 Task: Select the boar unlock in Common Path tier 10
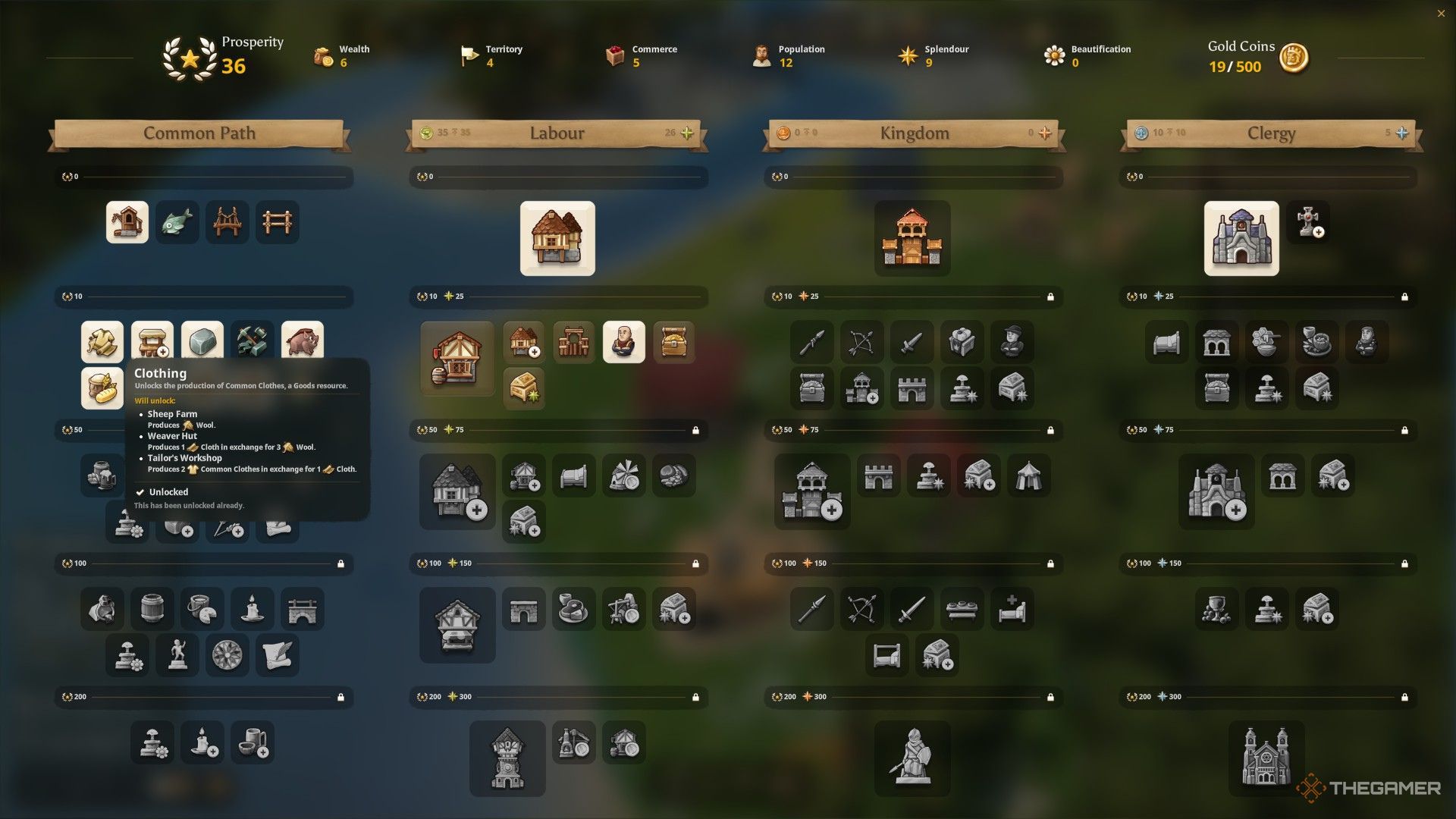(301, 342)
